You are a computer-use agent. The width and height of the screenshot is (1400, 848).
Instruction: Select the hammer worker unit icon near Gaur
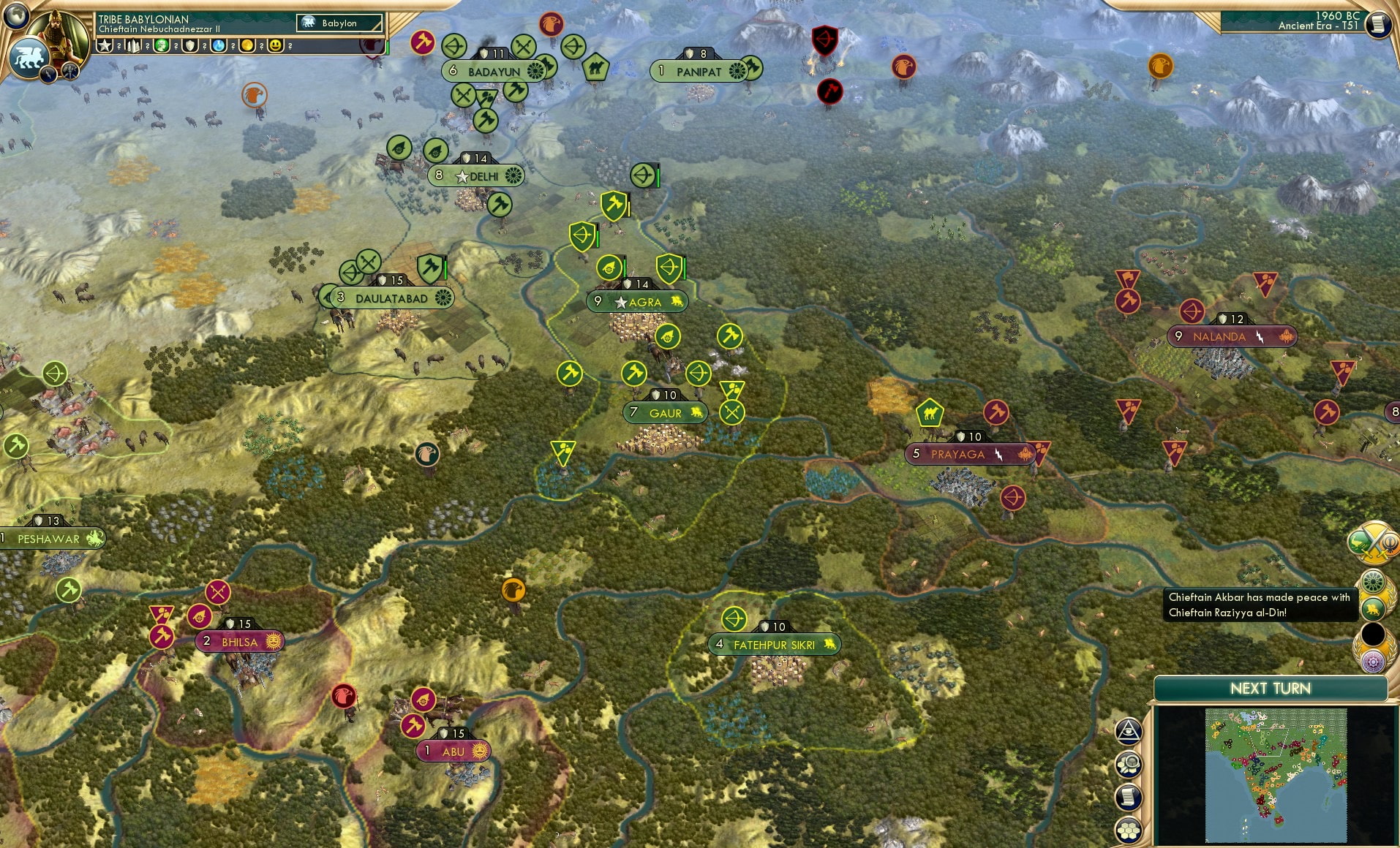(x=633, y=373)
